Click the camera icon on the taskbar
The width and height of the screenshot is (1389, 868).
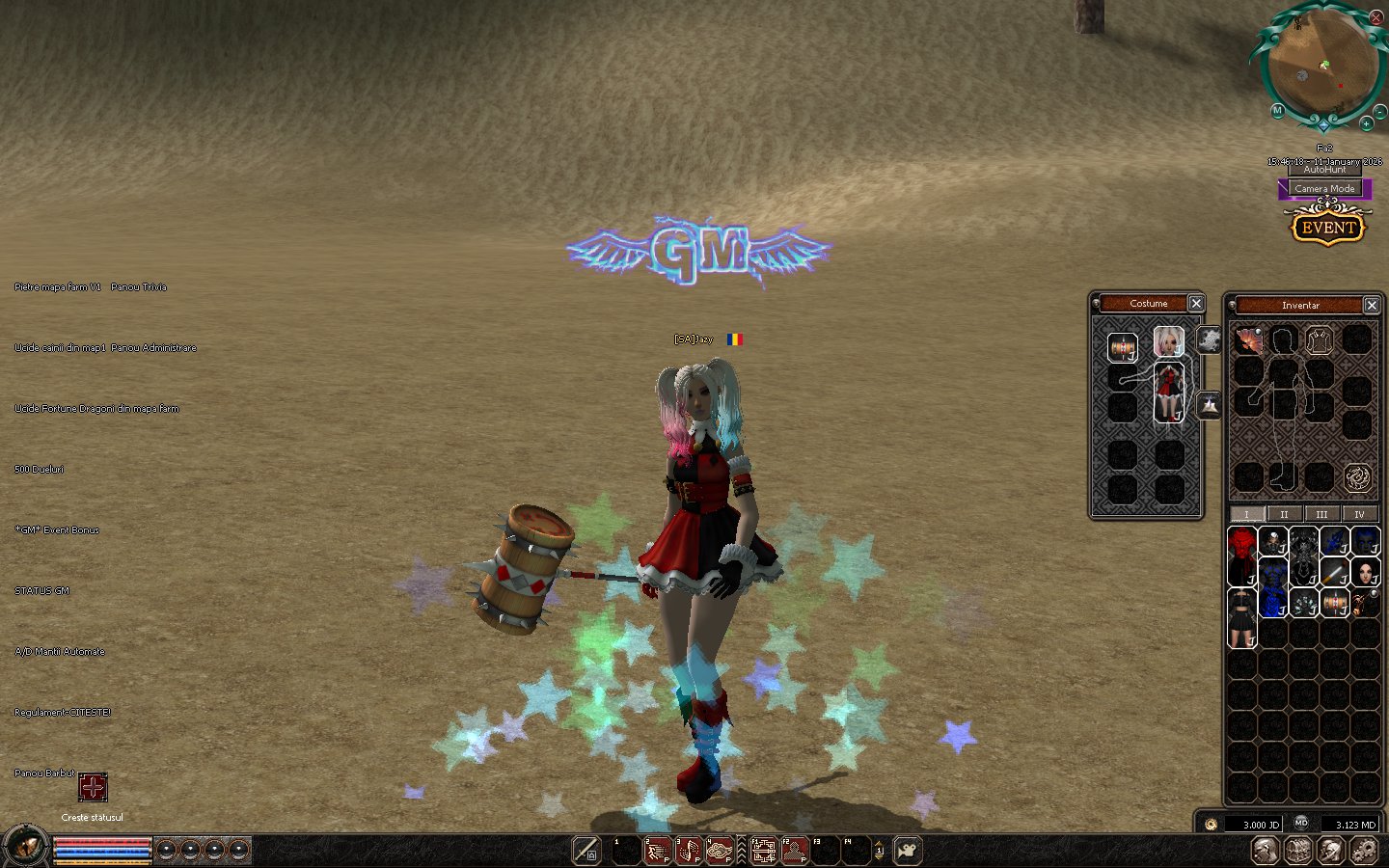pyautogui.click(x=908, y=851)
